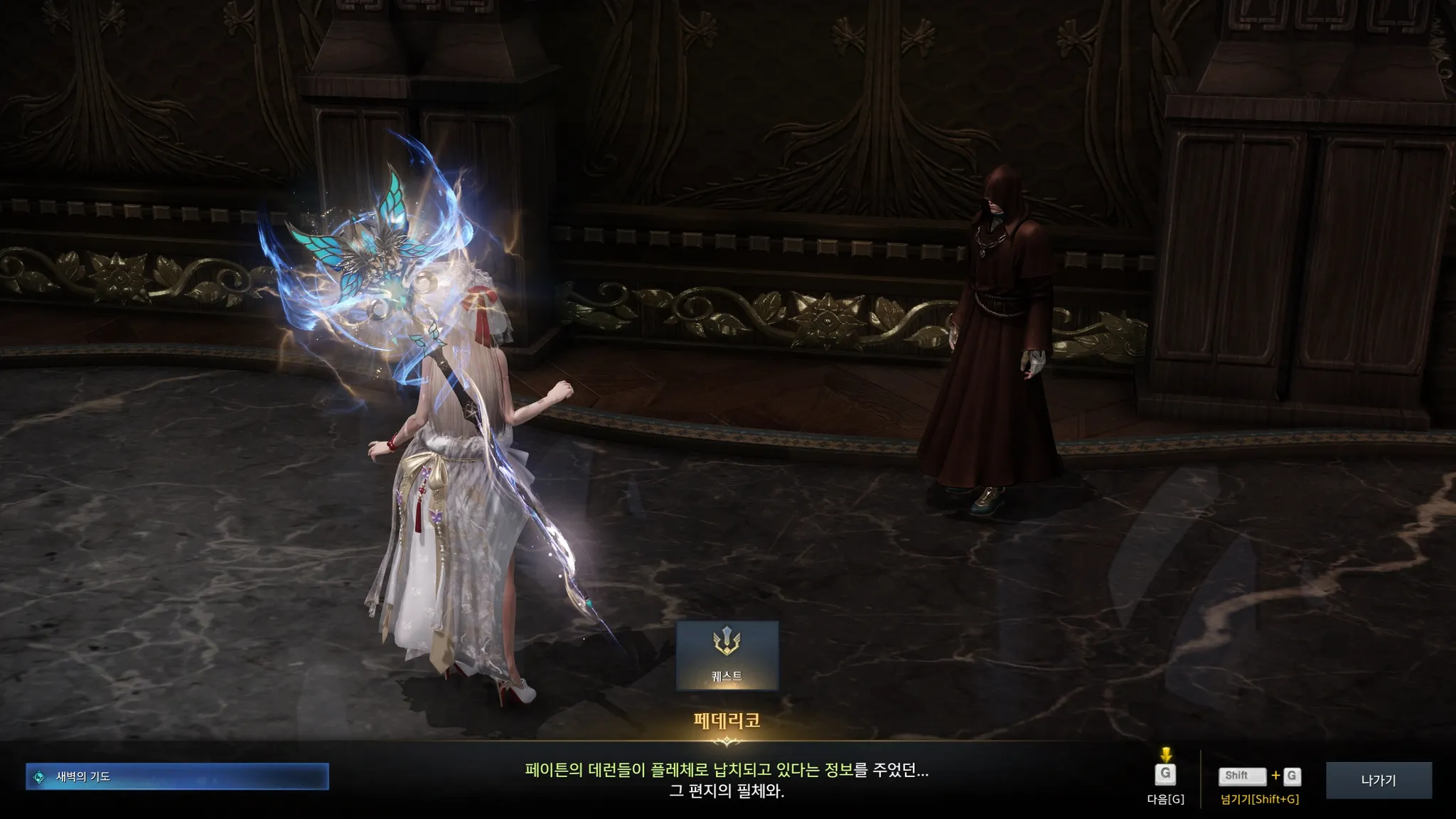1456x819 pixels.
Task: Open the 퀘스트 quest dialogue option
Action: [x=727, y=655]
